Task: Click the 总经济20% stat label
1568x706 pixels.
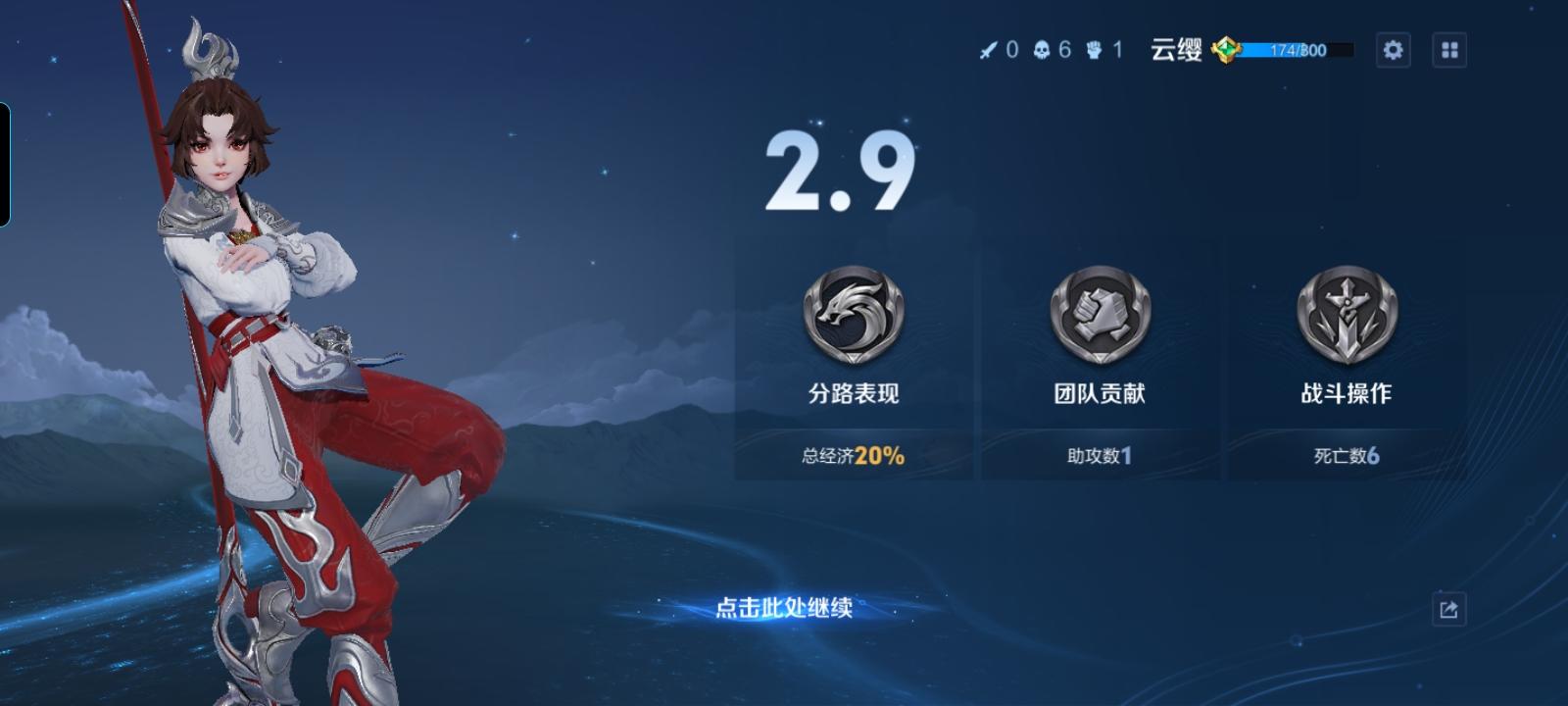Action: pos(852,456)
